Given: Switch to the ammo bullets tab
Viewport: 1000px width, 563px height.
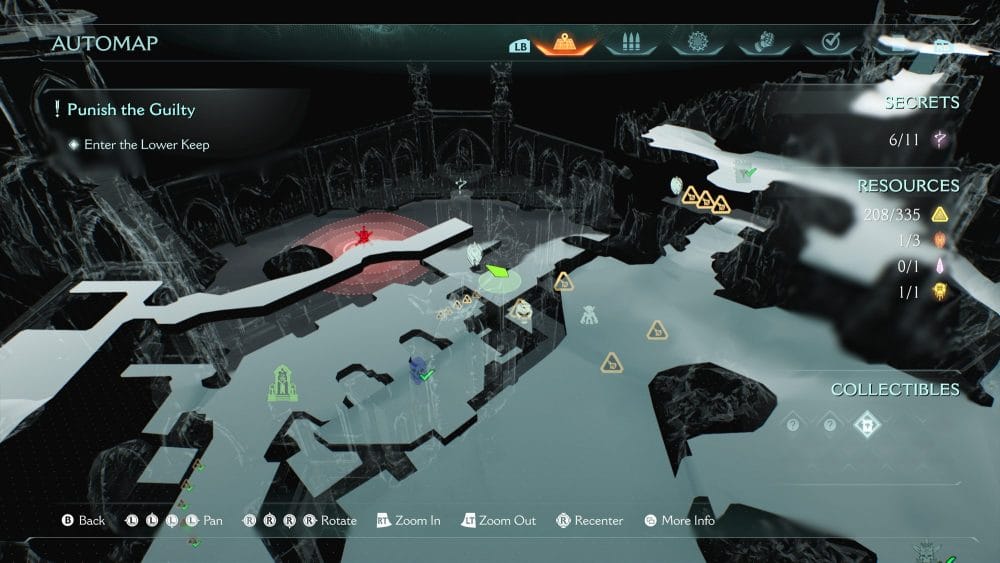Looking at the screenshot, I should pyautogui.click(x=630, y=44).
